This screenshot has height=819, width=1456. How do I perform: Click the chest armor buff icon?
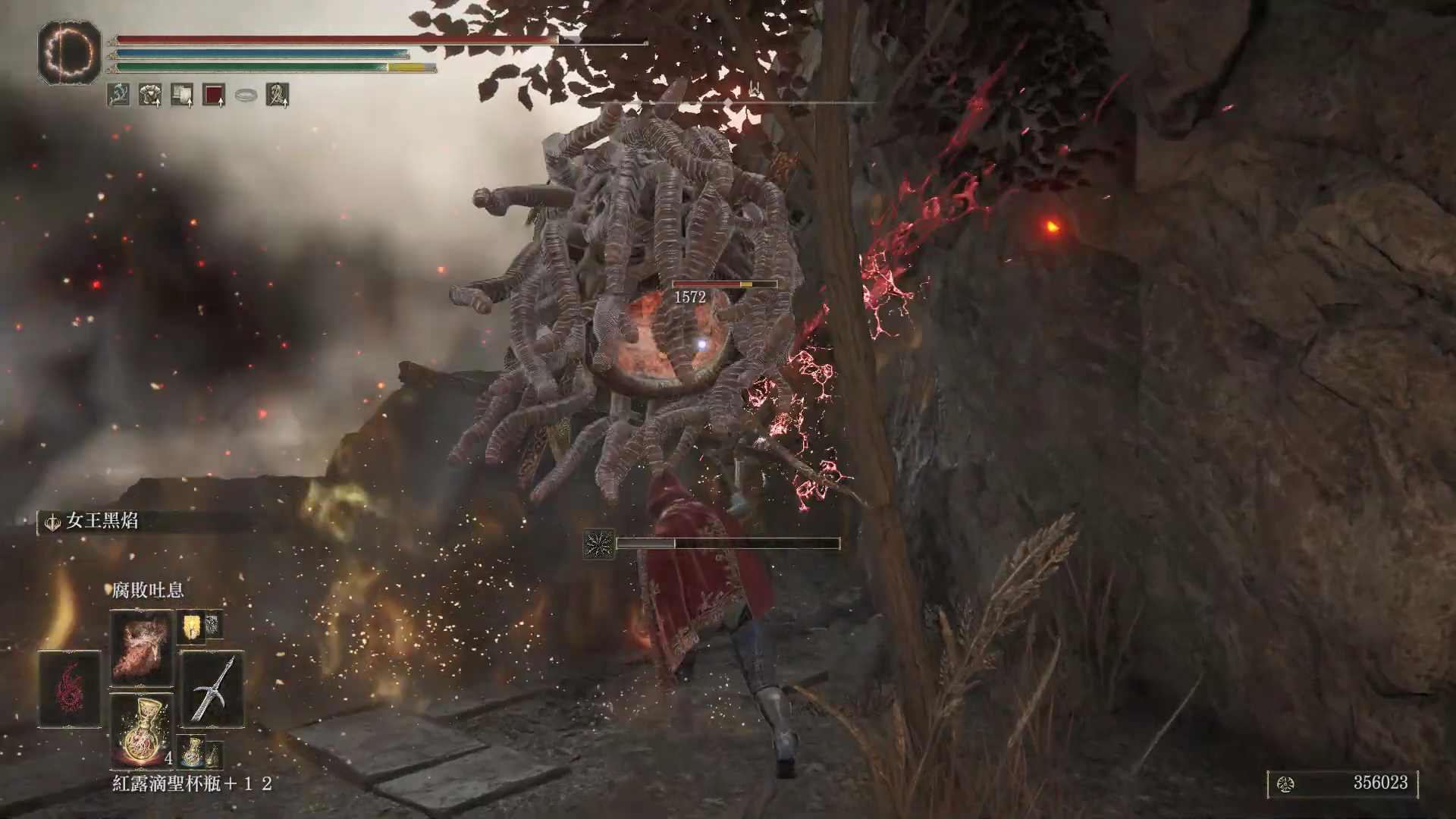(x=150, y=95)
